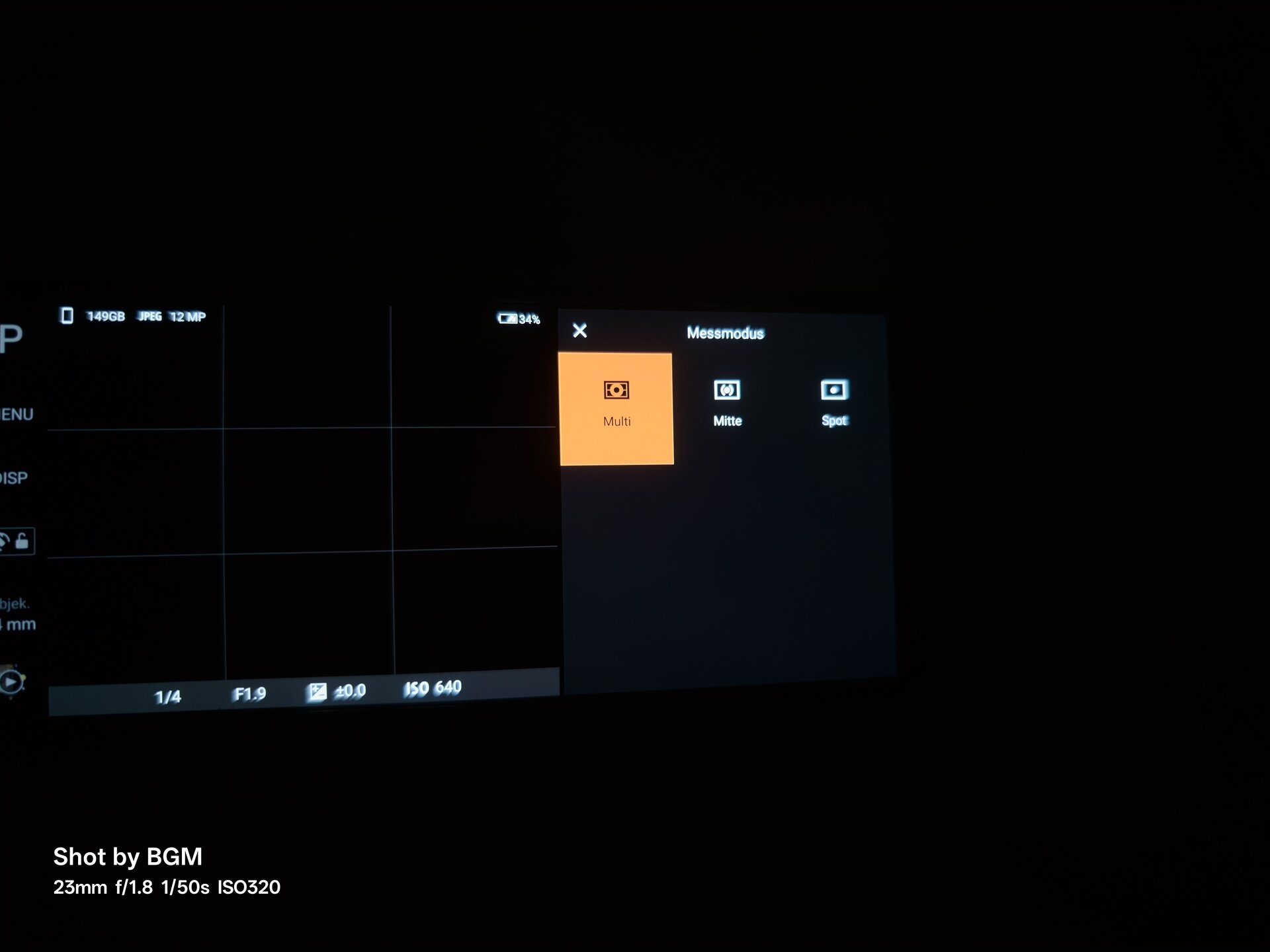Switch to Spot metering
1270x952 pixels.
coord(834,402)
